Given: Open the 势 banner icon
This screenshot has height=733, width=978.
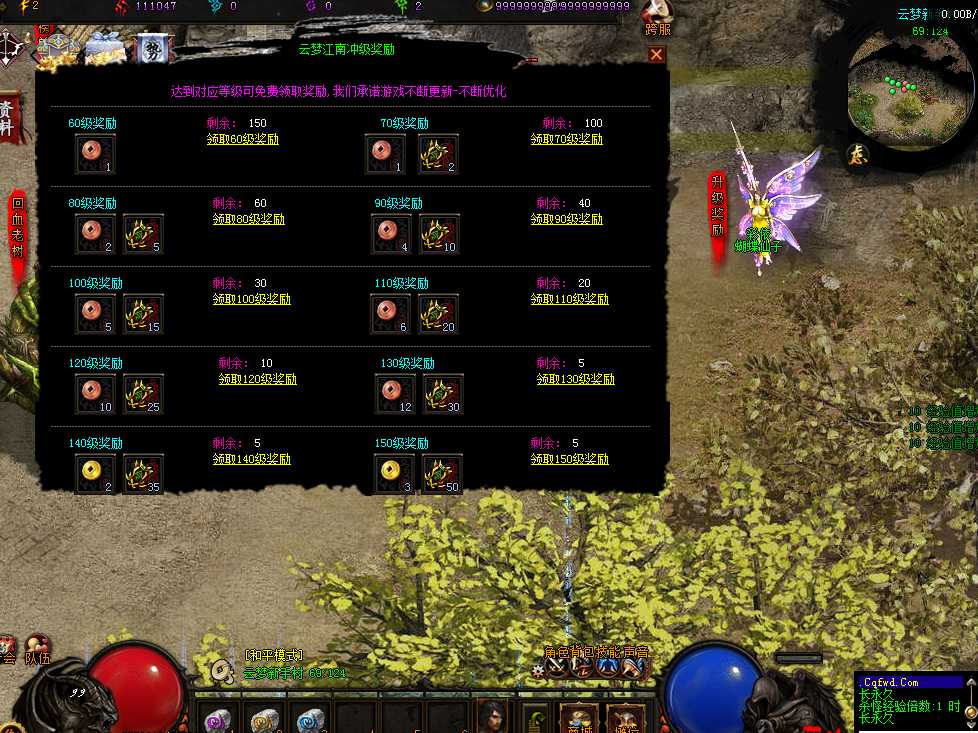Looking at the screenshot, I should point(153,49).
